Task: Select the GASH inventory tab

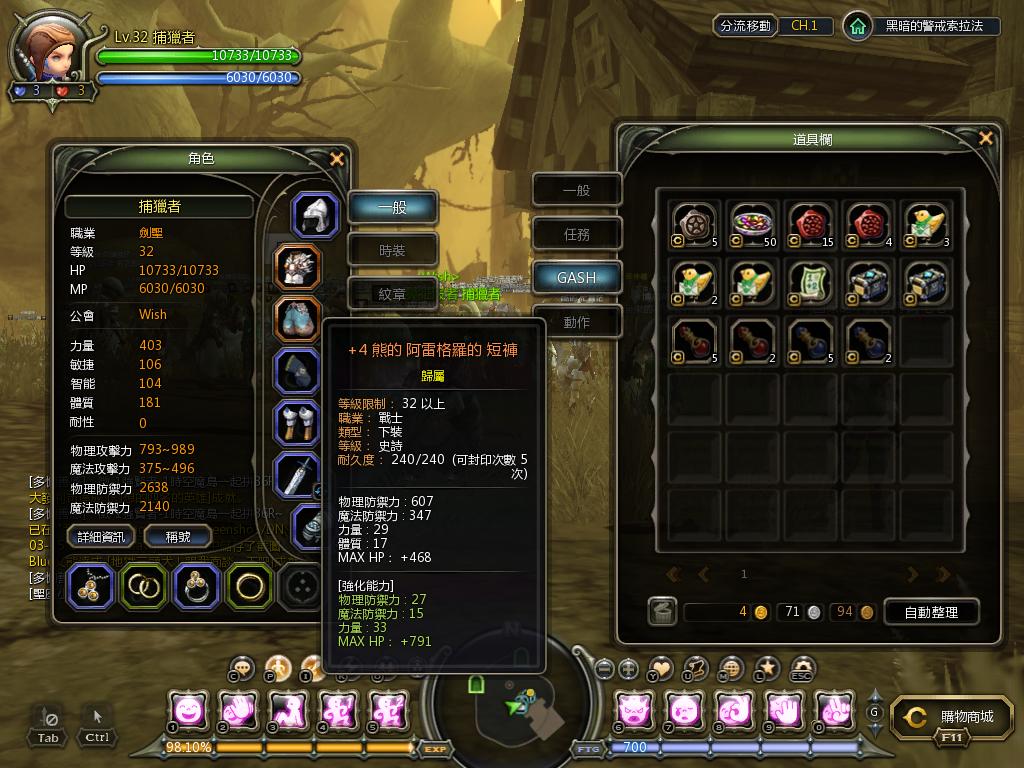Action: 577,278
